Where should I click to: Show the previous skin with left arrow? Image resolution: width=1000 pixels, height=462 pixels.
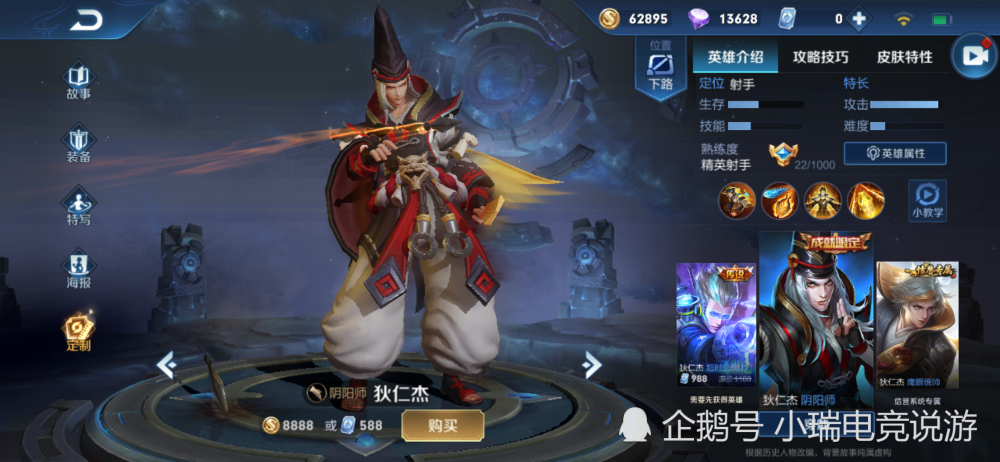tap(167, 365)
